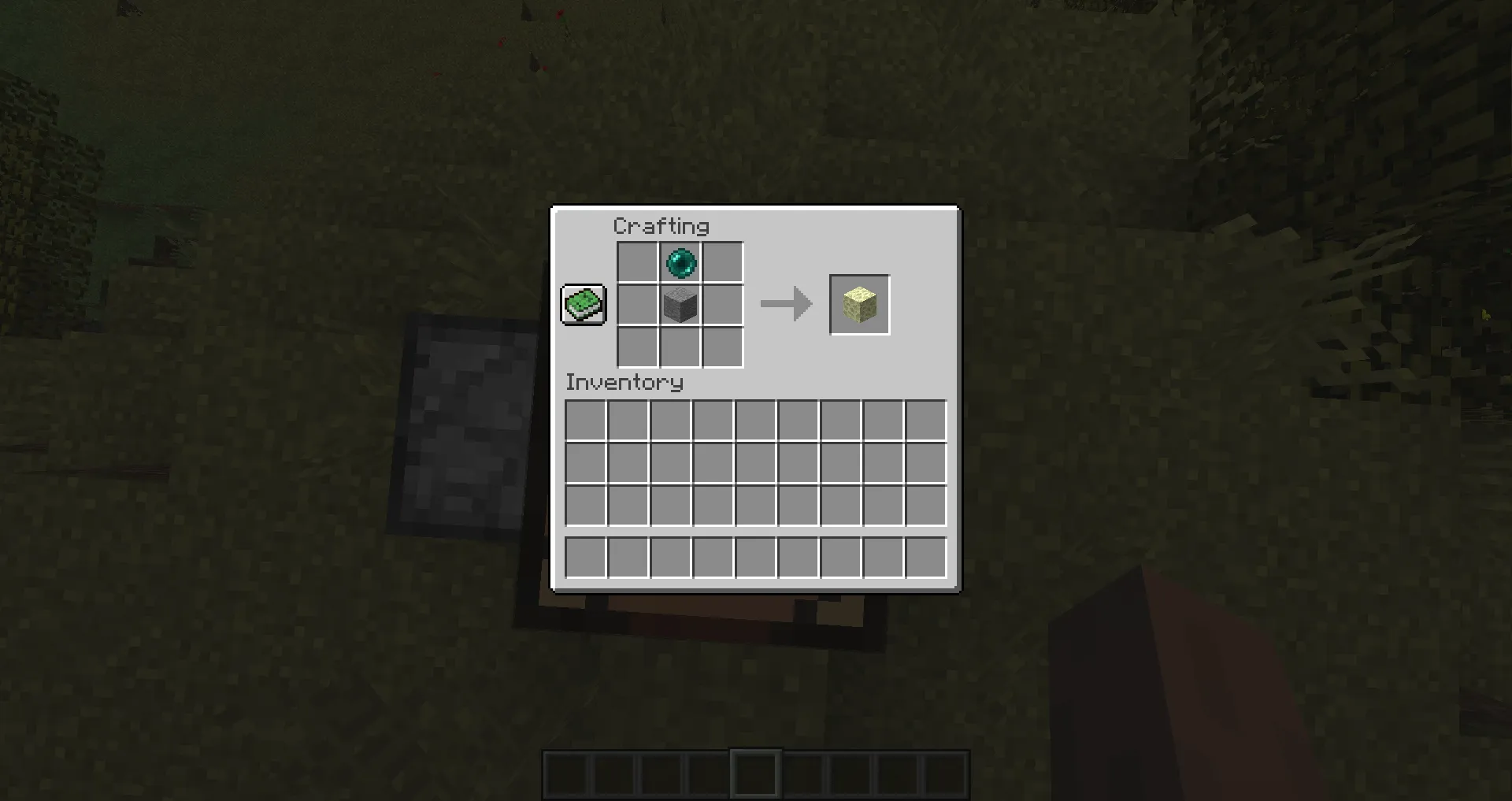The width and height of the screenshot is (1512, 801).
Task: Select the last slot in the inventory grid
Action: tap(925, 506)
